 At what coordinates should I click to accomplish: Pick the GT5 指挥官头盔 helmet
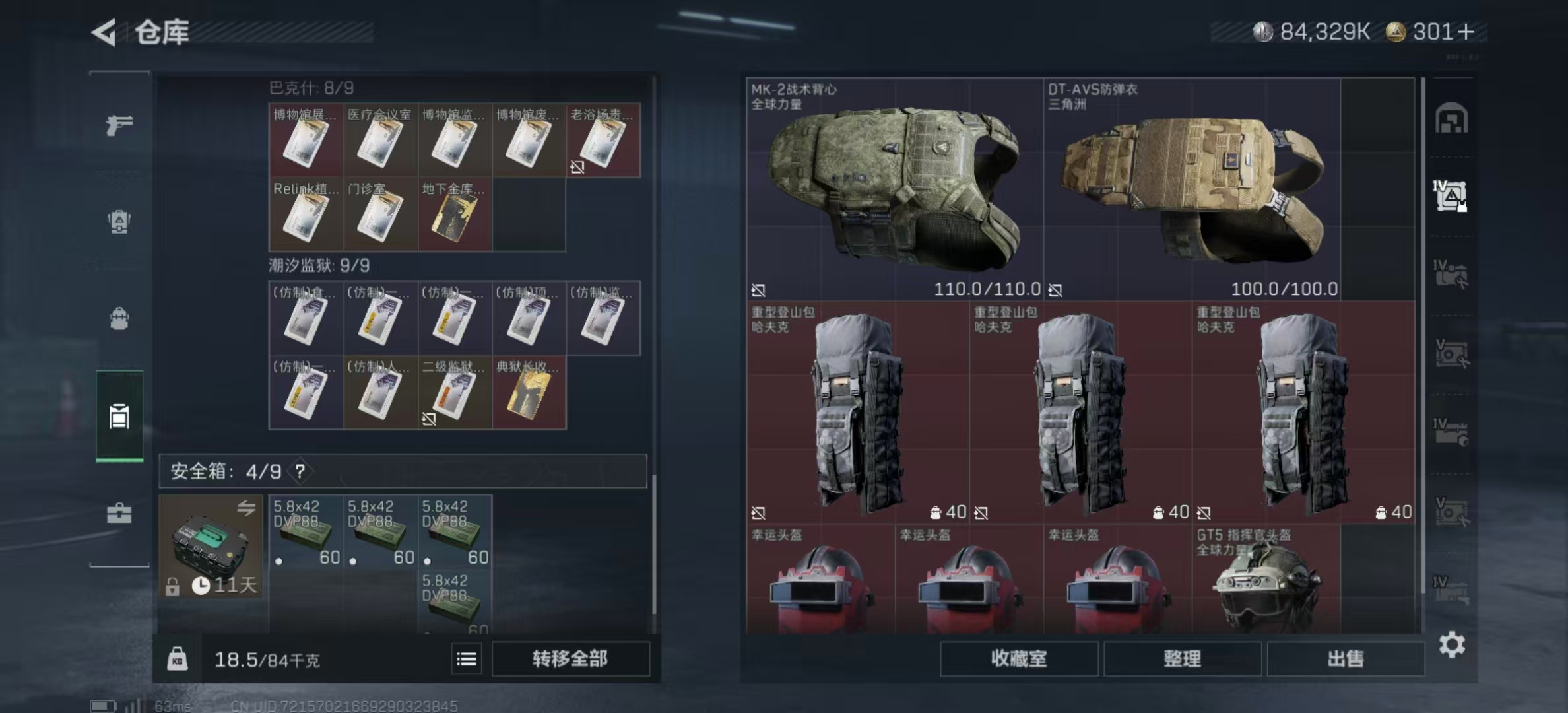coord(1266,581)
